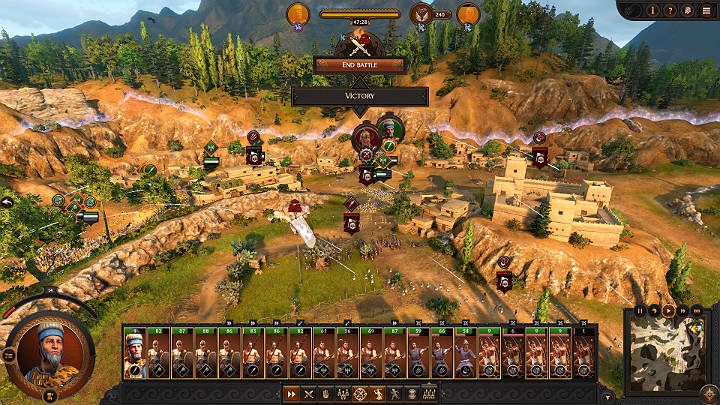Open the info panel with the 'i' icon
The image size is (720, 405).
[652, 11]
